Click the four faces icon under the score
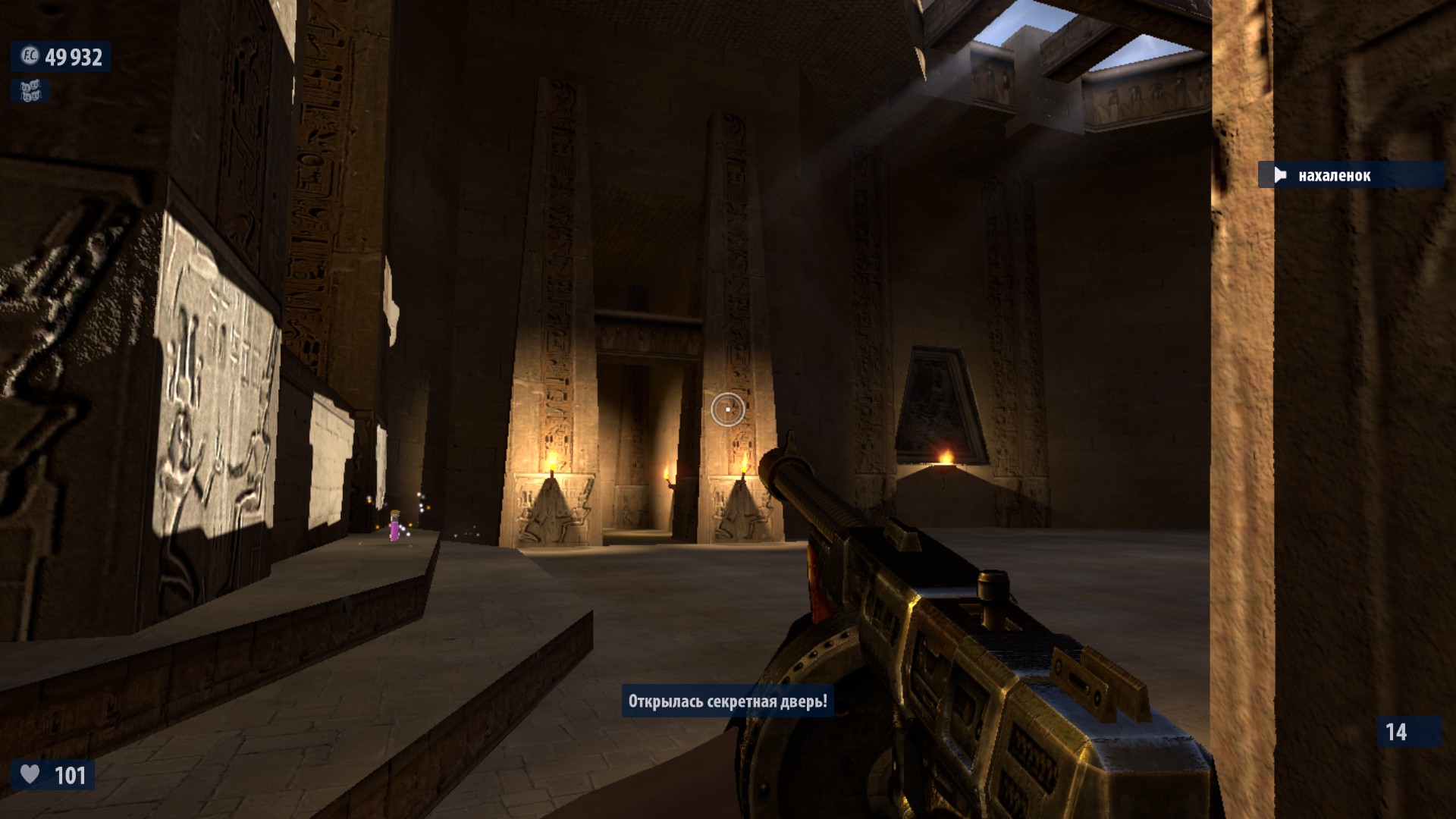 coord(30,92)
